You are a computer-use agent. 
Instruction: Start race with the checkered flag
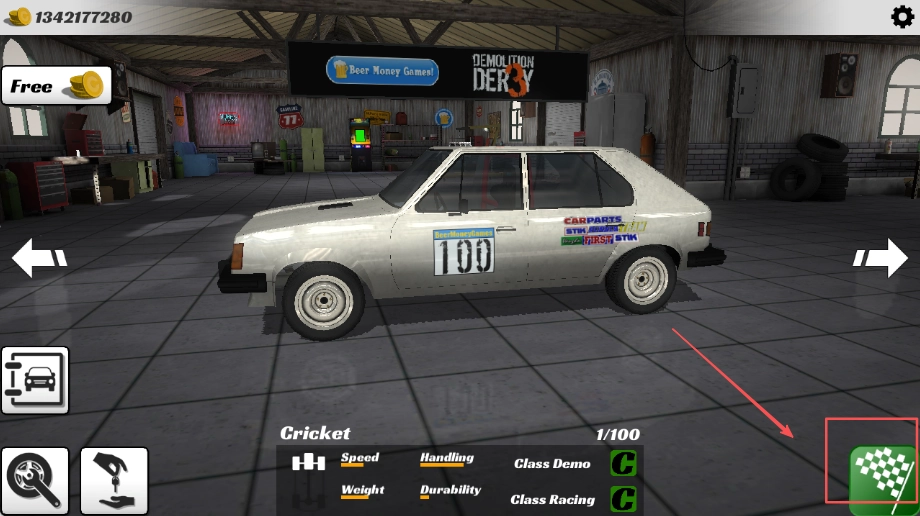pos(882,474)
